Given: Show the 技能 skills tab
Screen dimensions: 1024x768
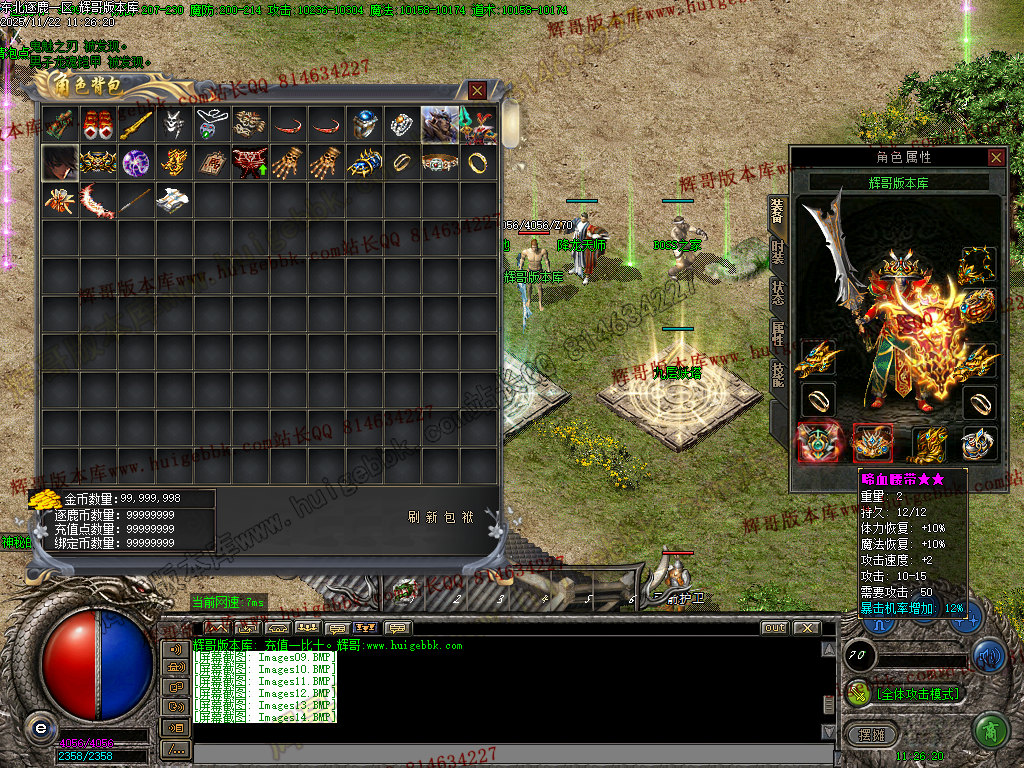Looking at the screenshot, I should [778, 374].
